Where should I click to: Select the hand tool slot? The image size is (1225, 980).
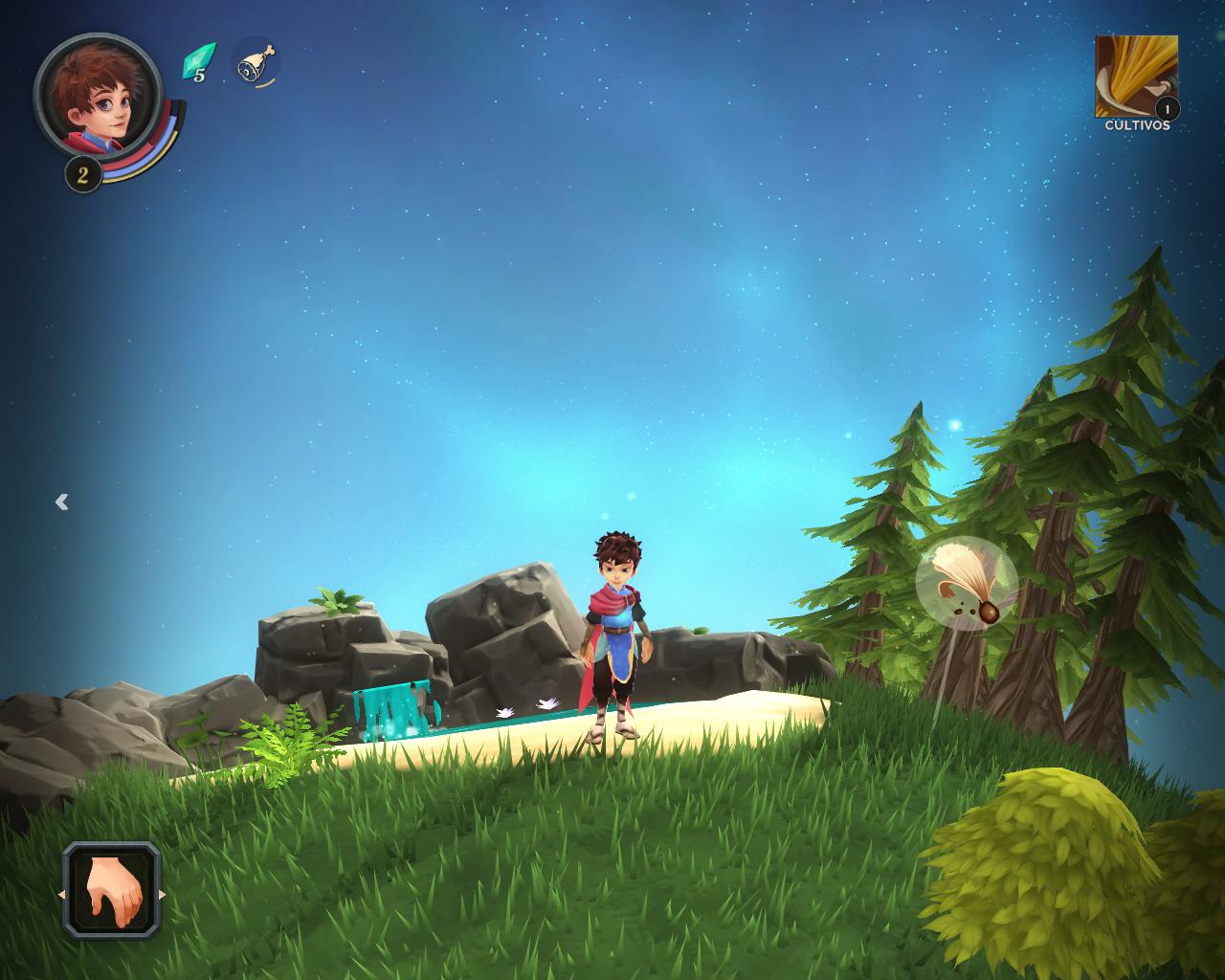pos(112,891)
